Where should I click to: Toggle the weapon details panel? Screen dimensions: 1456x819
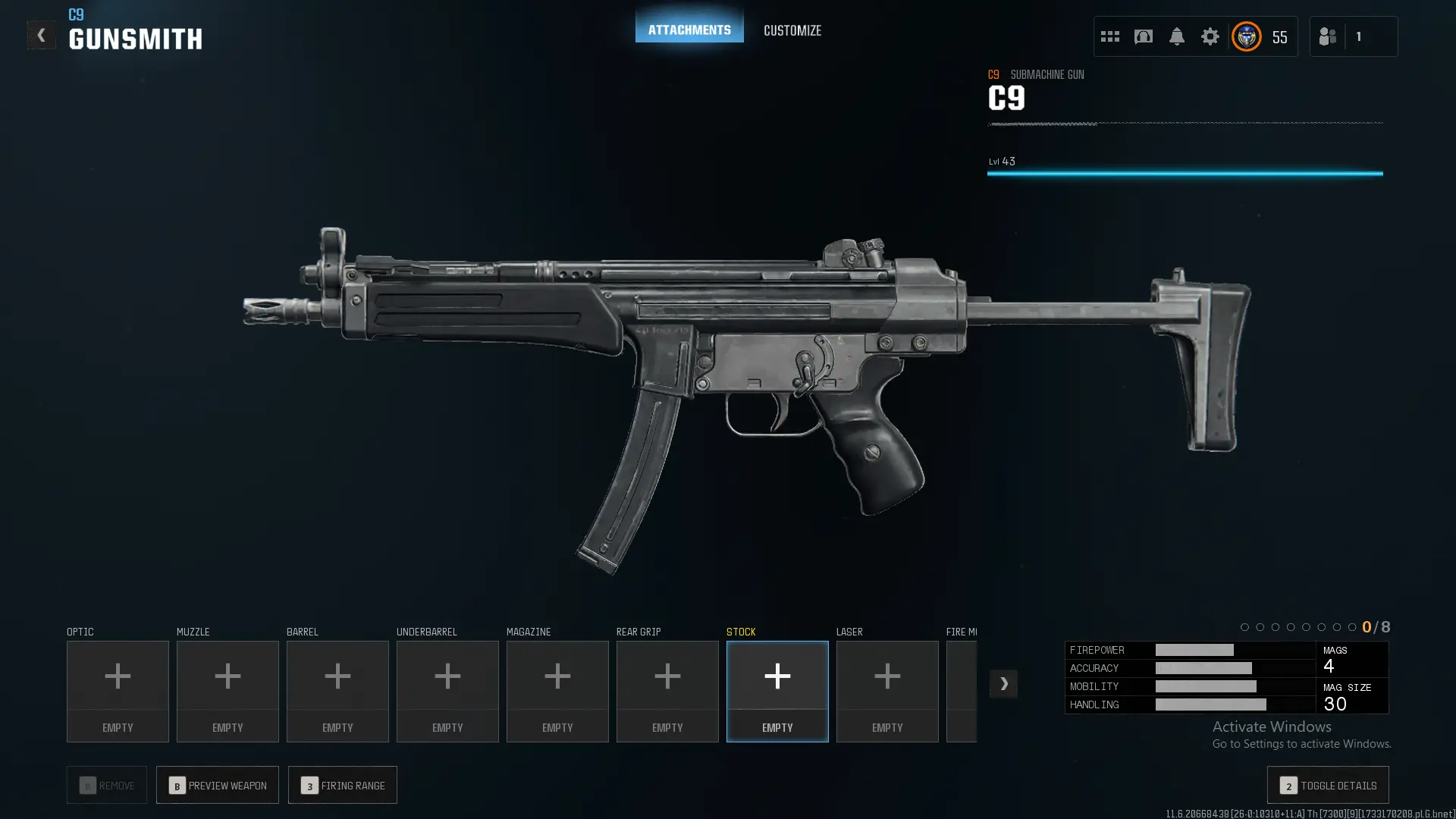(1328, 785)
